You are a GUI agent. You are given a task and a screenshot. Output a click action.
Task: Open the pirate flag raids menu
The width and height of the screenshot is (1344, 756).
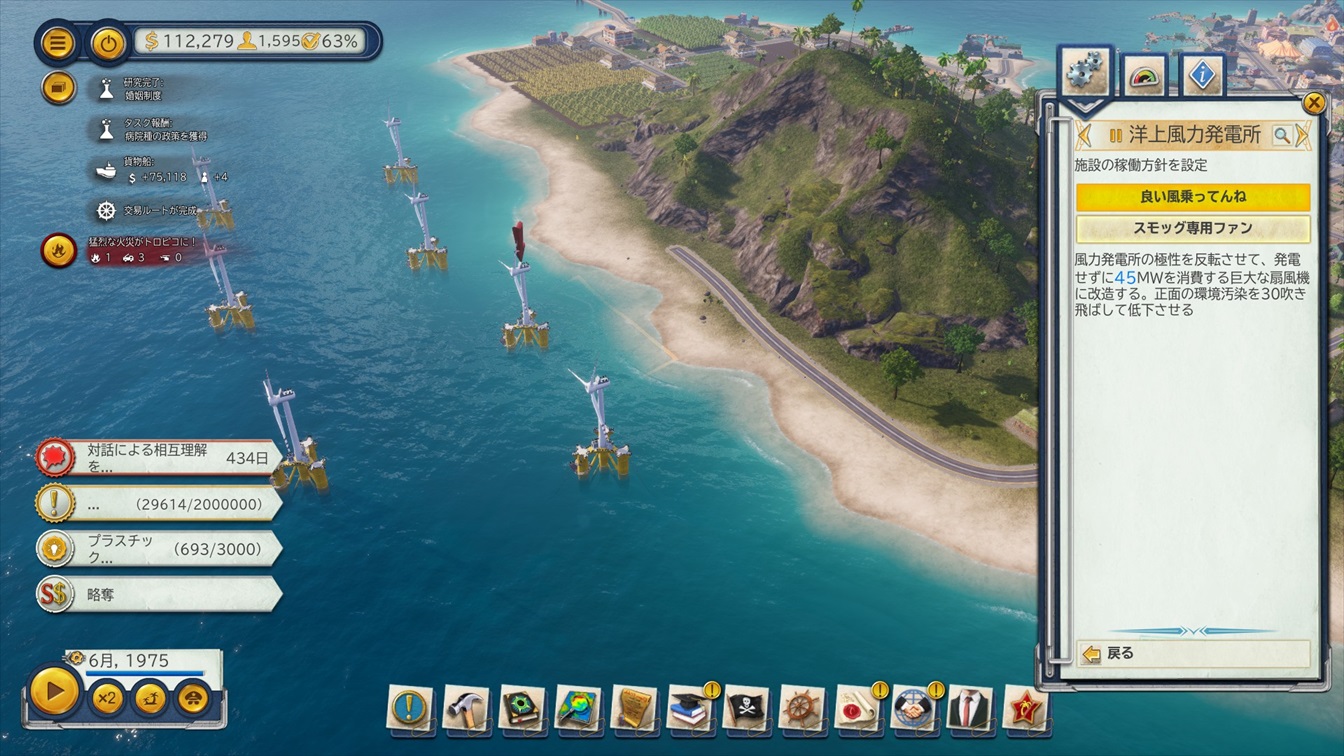click(x=746, y=708)
